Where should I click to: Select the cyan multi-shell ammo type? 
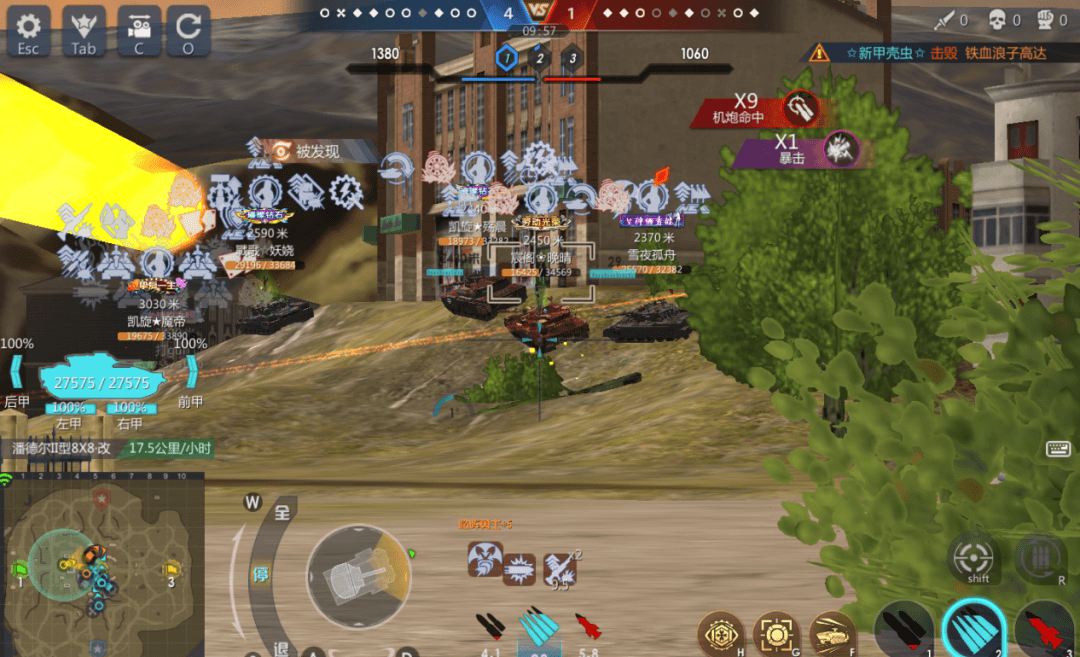click(972, 628)
